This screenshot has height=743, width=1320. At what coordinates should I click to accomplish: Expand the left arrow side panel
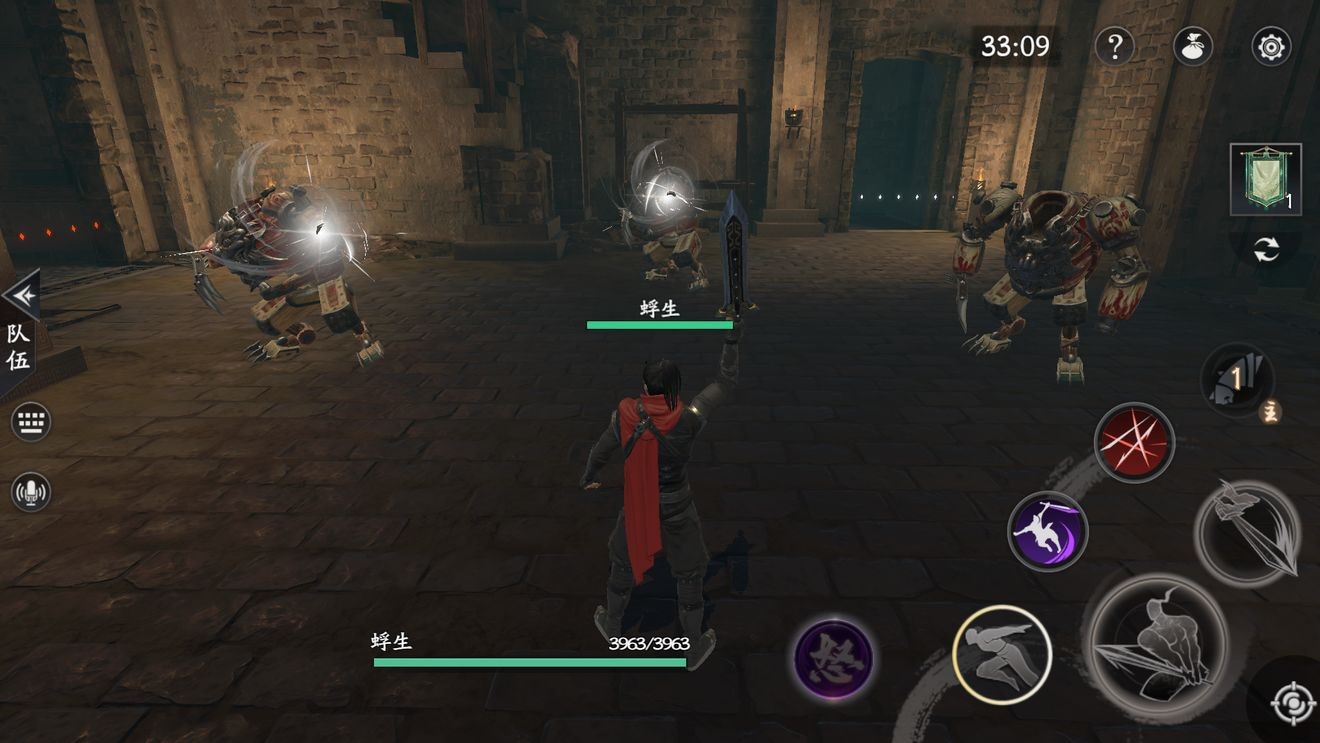coord(20,295)
